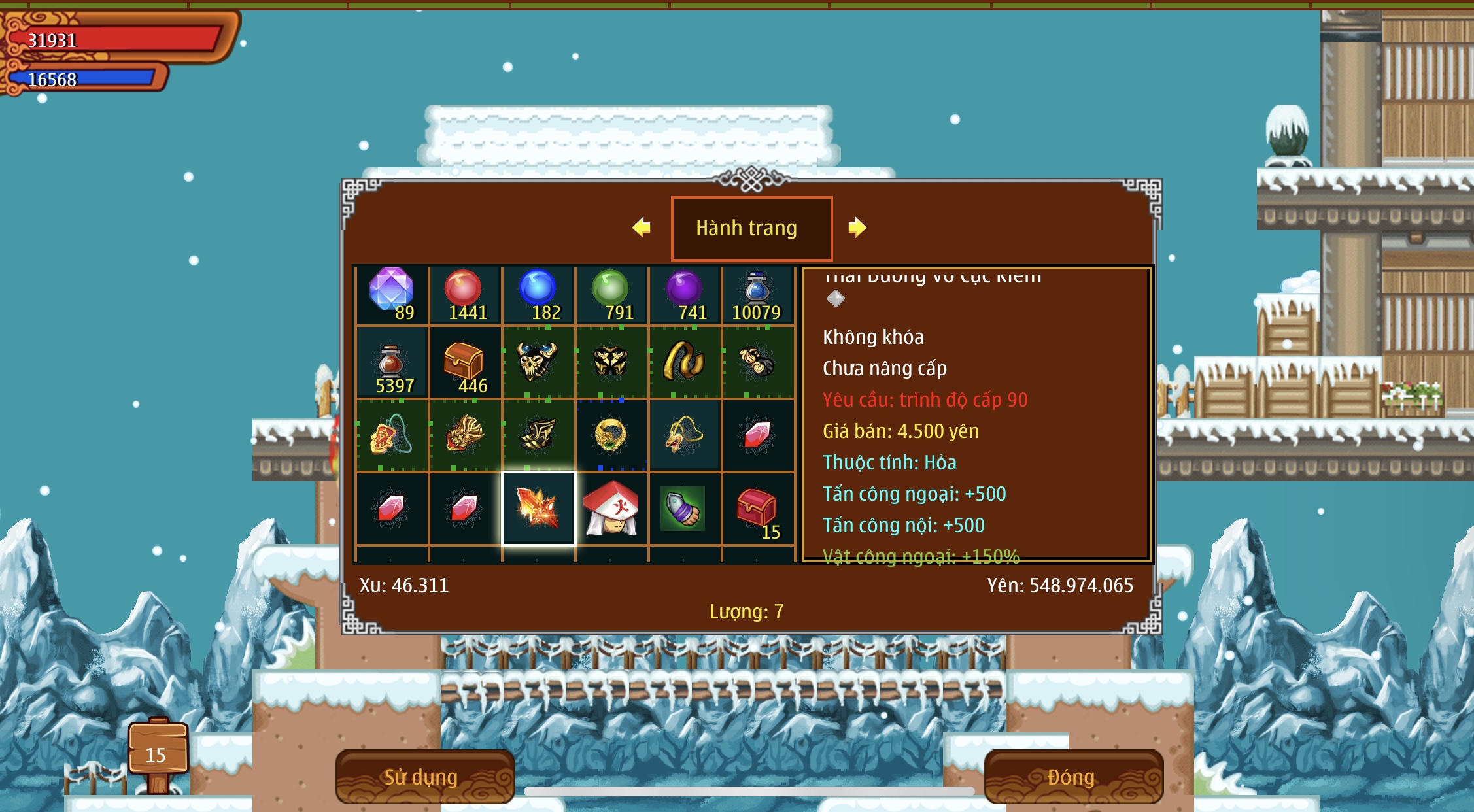Click the wooden signpost numbered 15

(x=158, y=753)
